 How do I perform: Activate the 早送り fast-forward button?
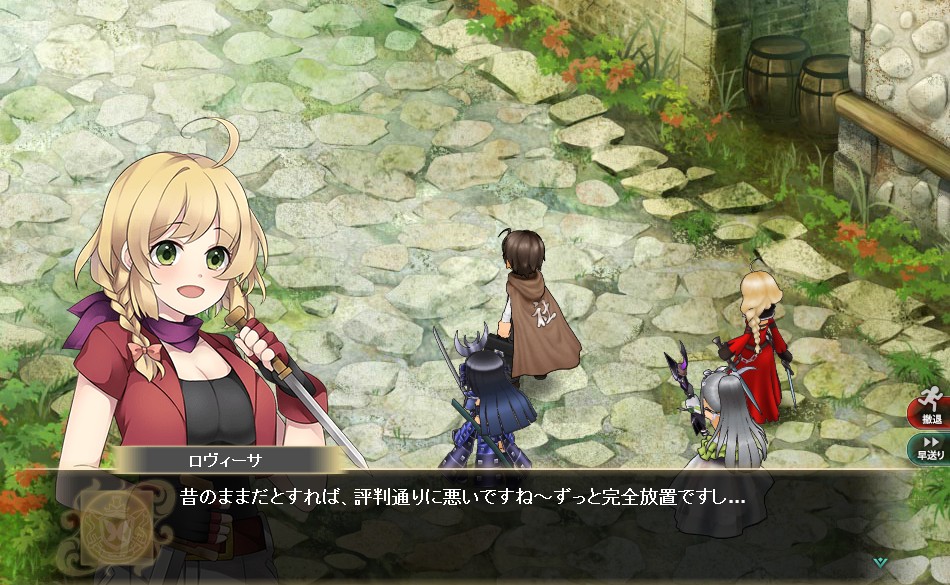click(931, 447)
